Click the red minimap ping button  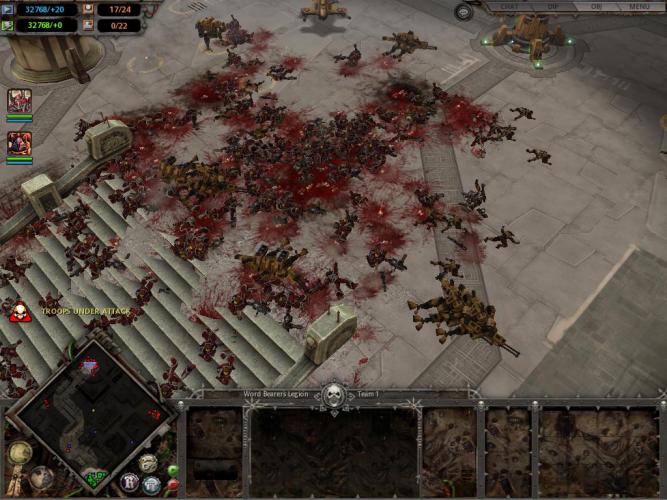173,485
